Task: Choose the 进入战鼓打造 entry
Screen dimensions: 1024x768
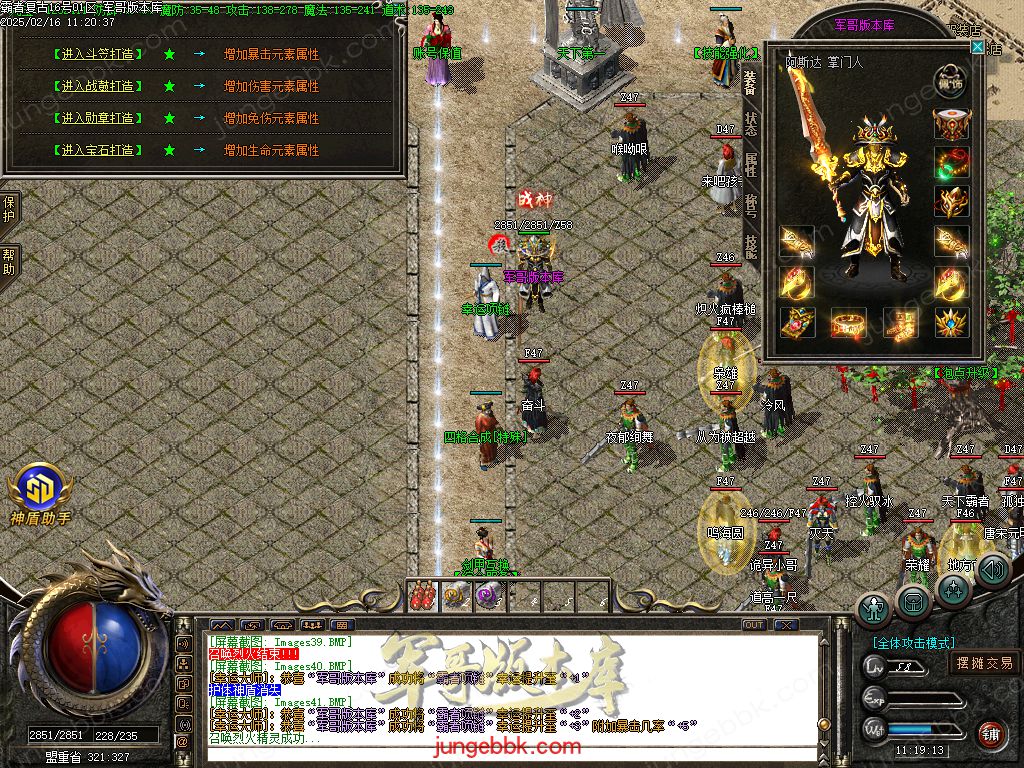Action: pos(97,86)
